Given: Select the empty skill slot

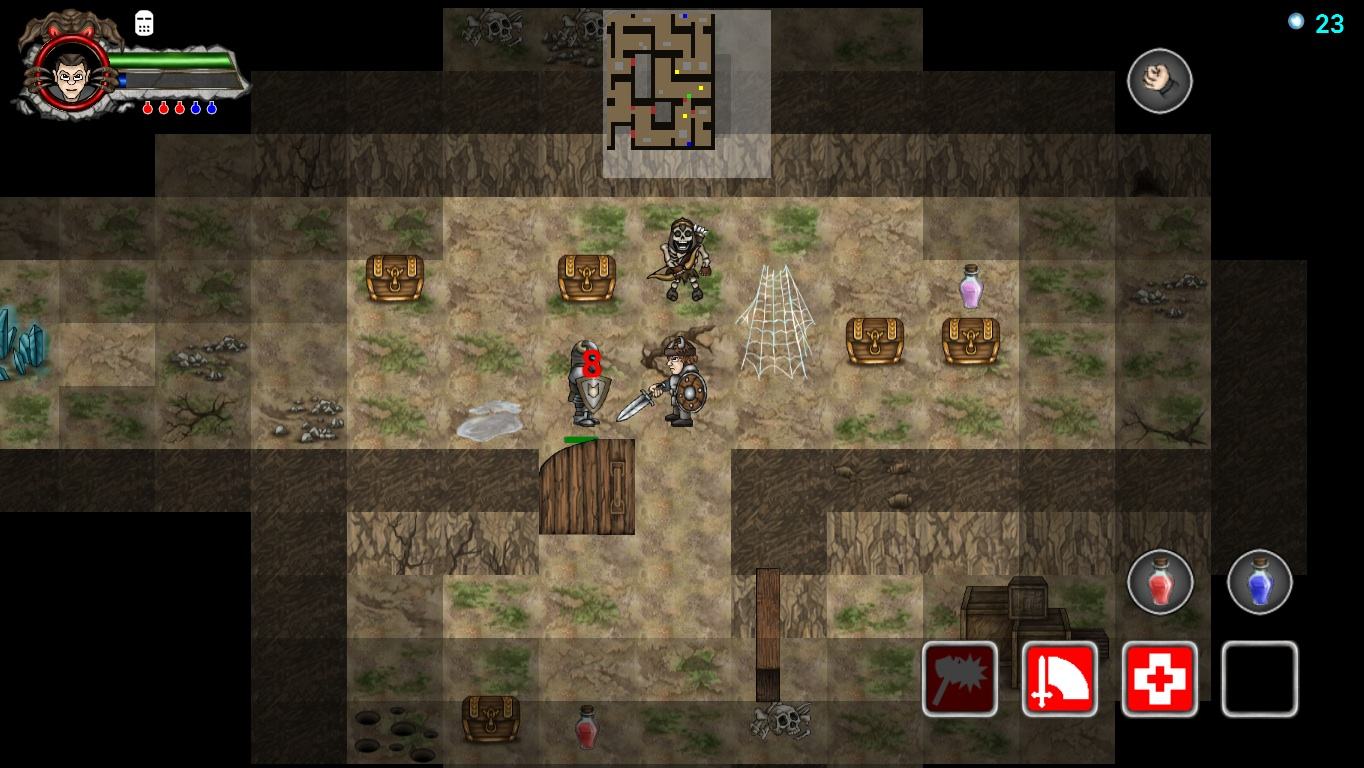Looking at the screenshot, I should 1259,679.
